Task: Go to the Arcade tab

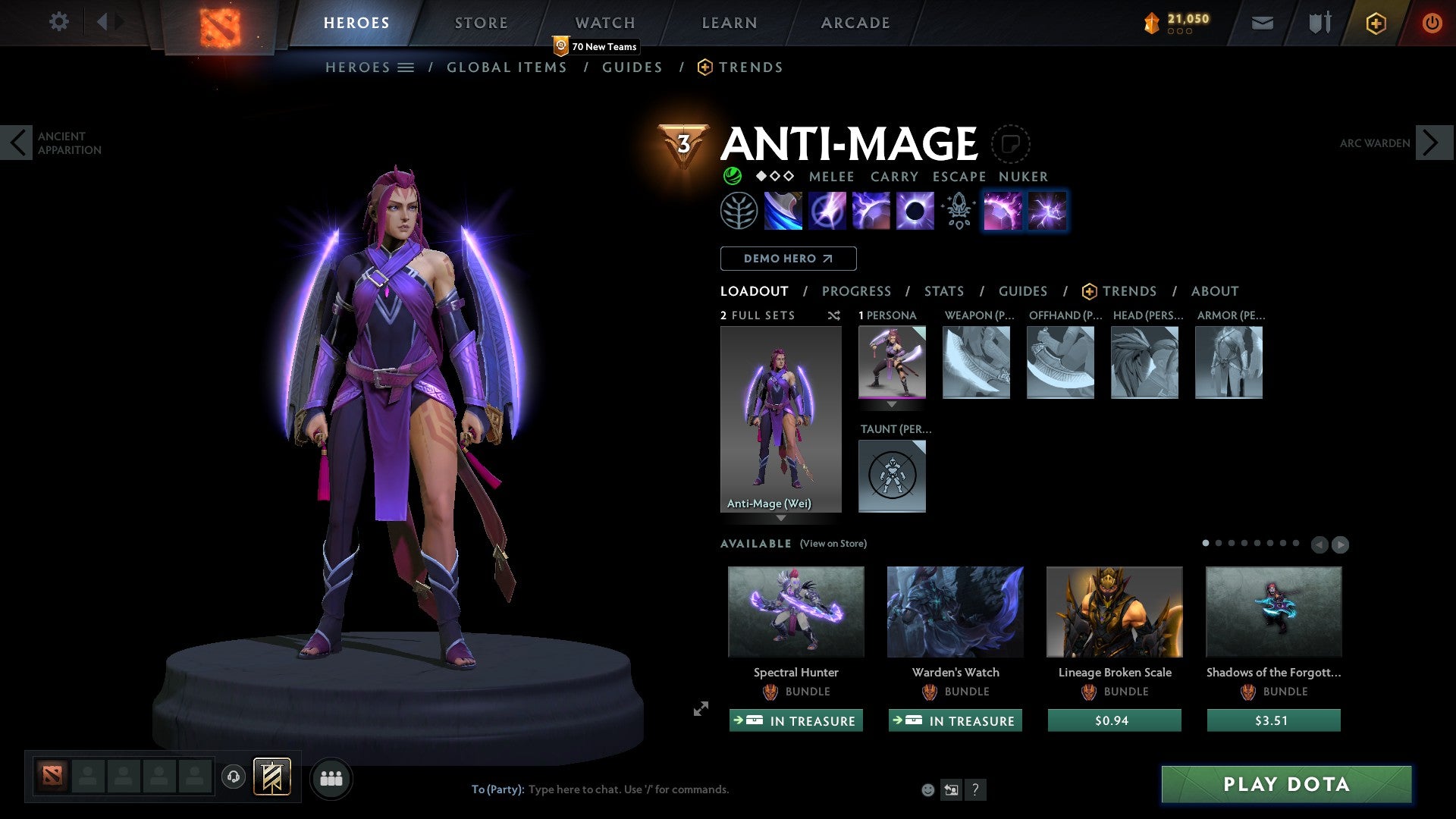Action: point(855,23)
